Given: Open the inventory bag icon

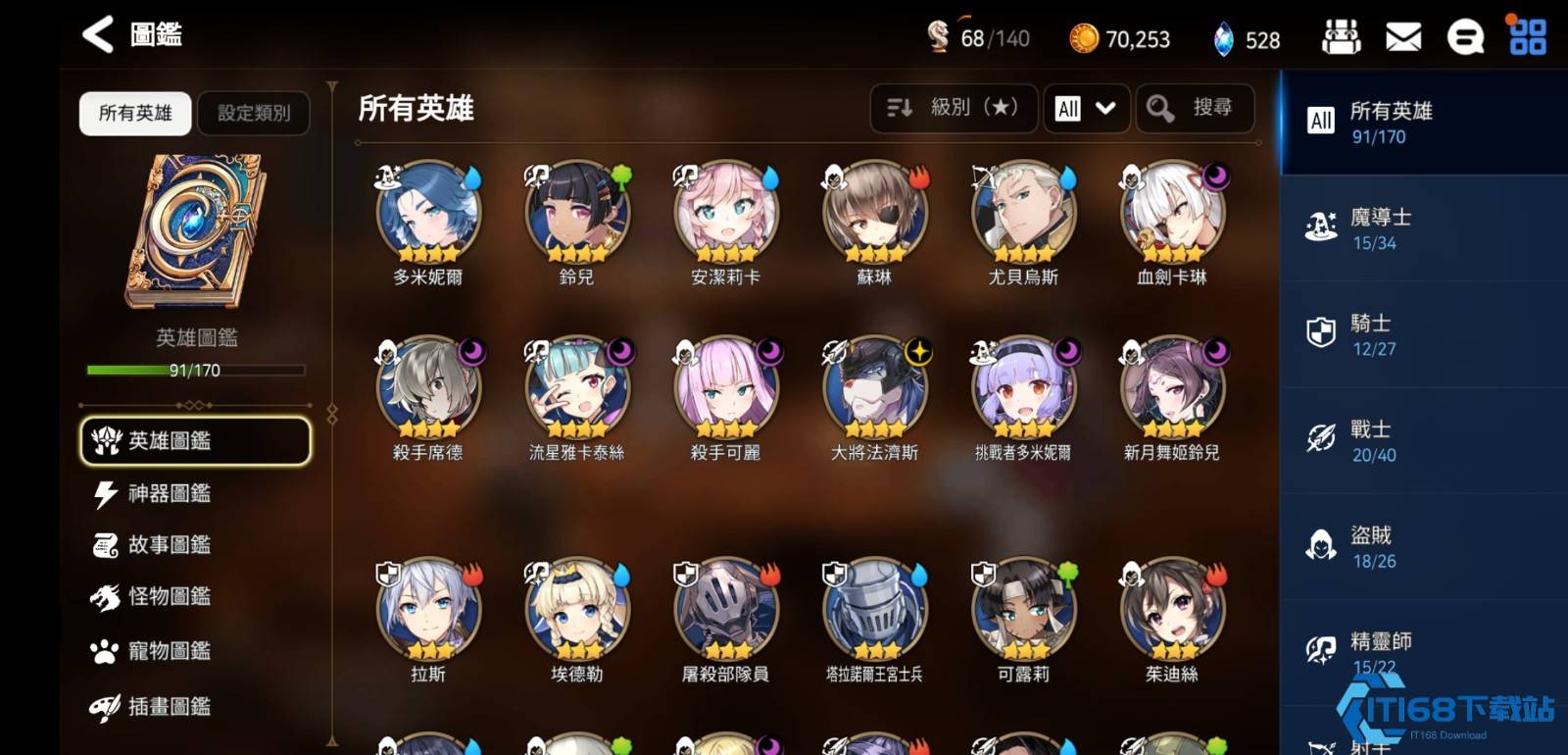Looking at the screenshot, I should [x=1343, y=34].
